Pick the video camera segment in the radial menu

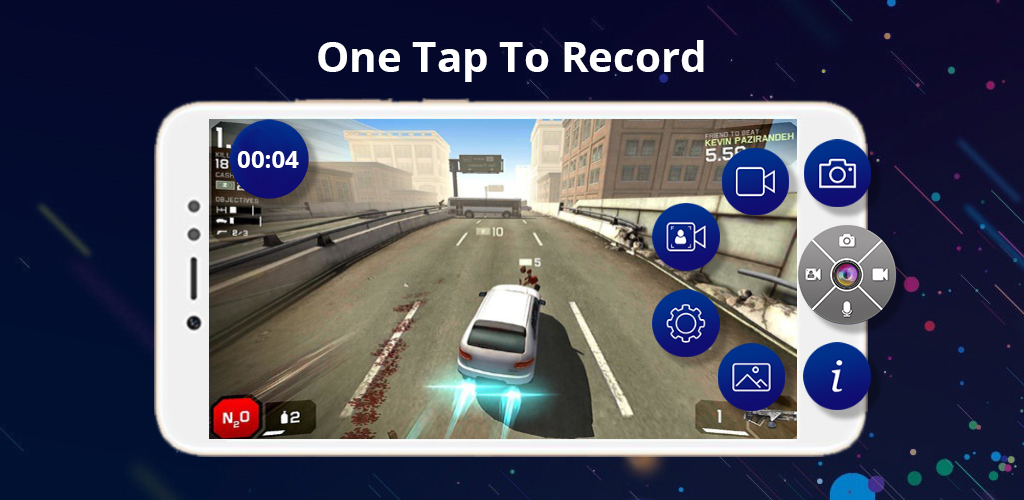[879, 274]
